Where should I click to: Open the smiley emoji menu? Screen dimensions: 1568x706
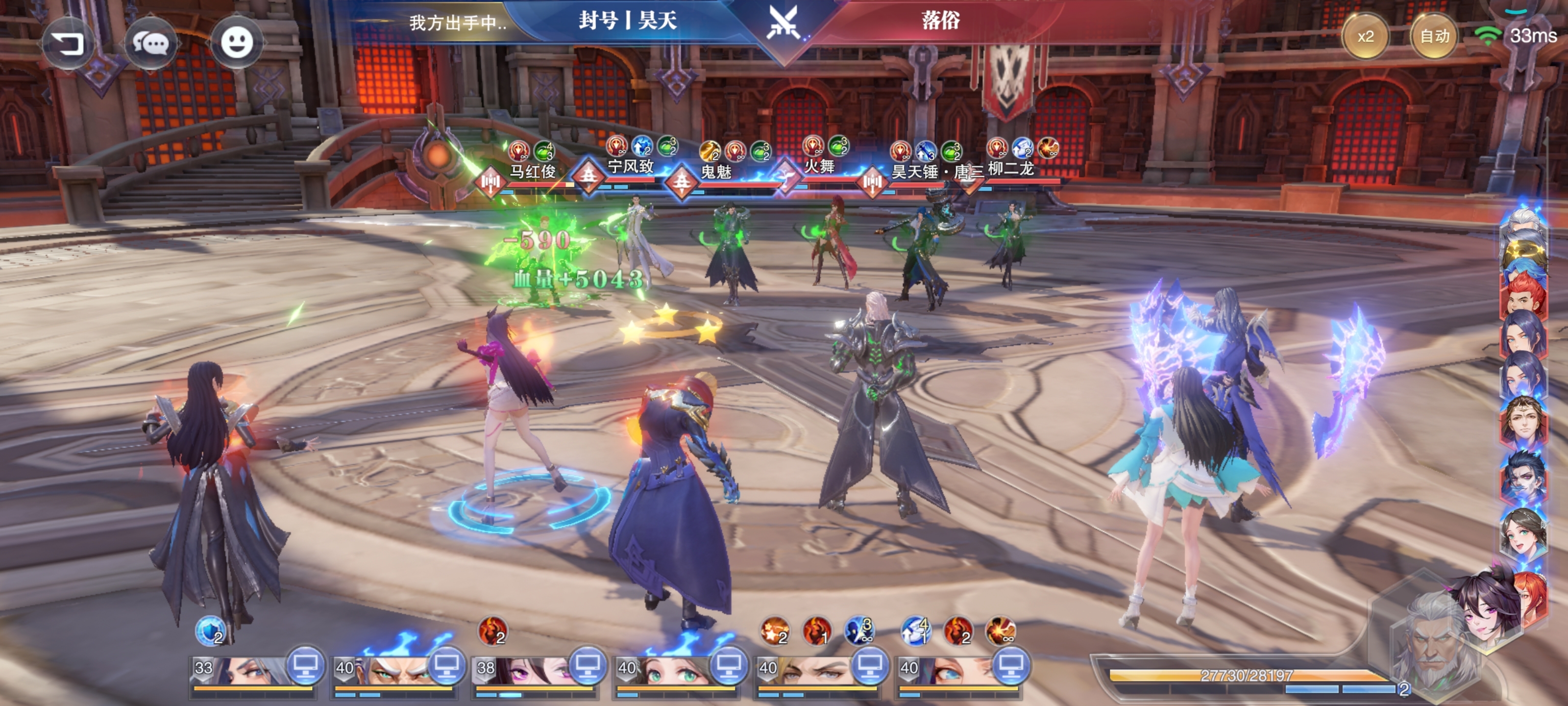tap(236, 43)
